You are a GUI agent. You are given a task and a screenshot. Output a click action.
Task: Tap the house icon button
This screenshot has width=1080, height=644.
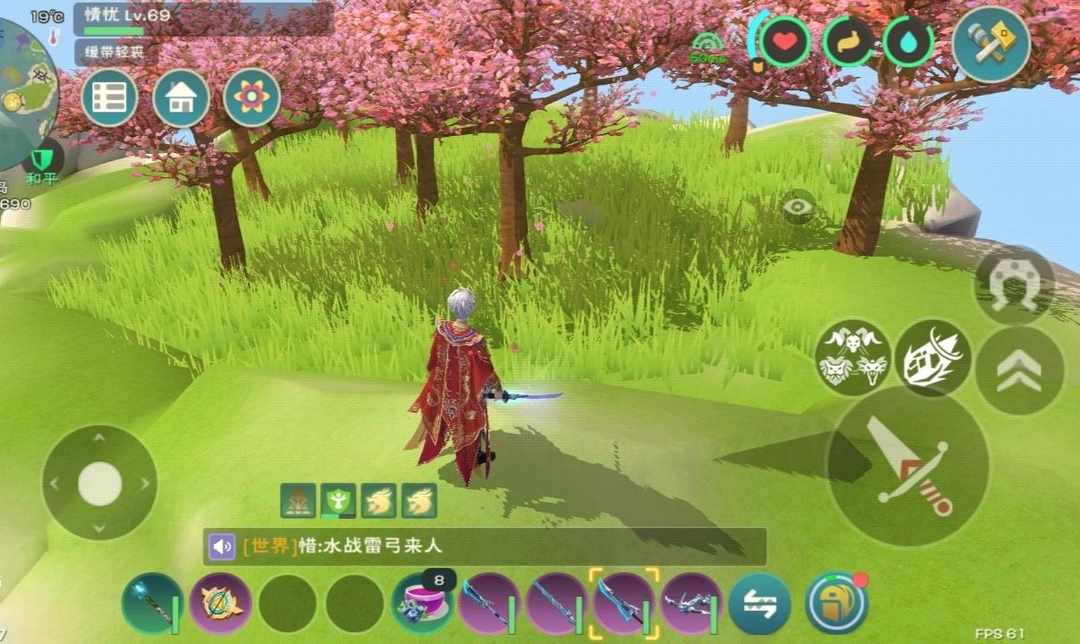click(181, 97)
